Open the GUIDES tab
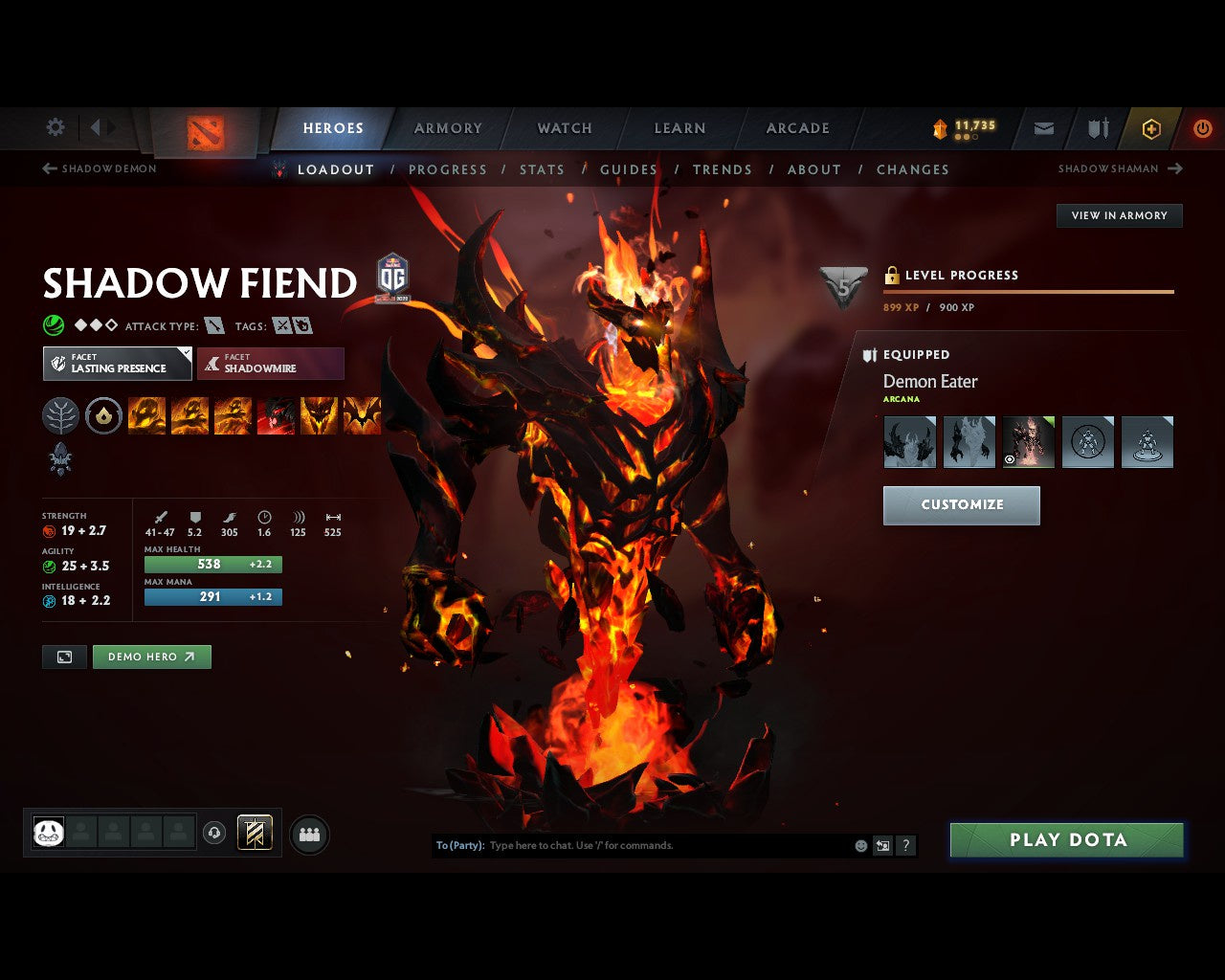 [x=628, y=169]
